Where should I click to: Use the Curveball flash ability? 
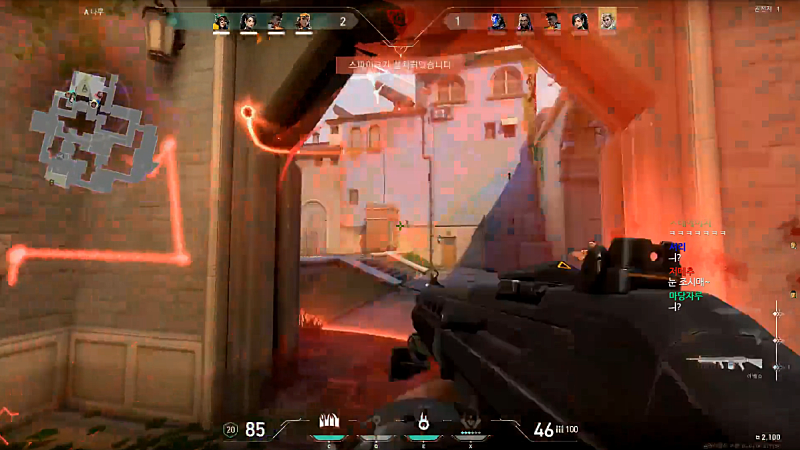(374, 421)
